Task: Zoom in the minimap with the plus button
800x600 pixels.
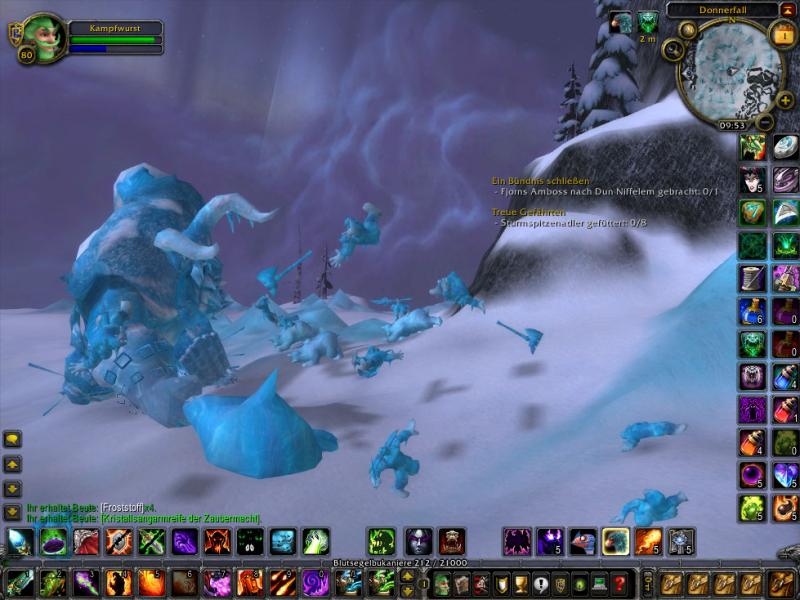Action: coord(784,100)
